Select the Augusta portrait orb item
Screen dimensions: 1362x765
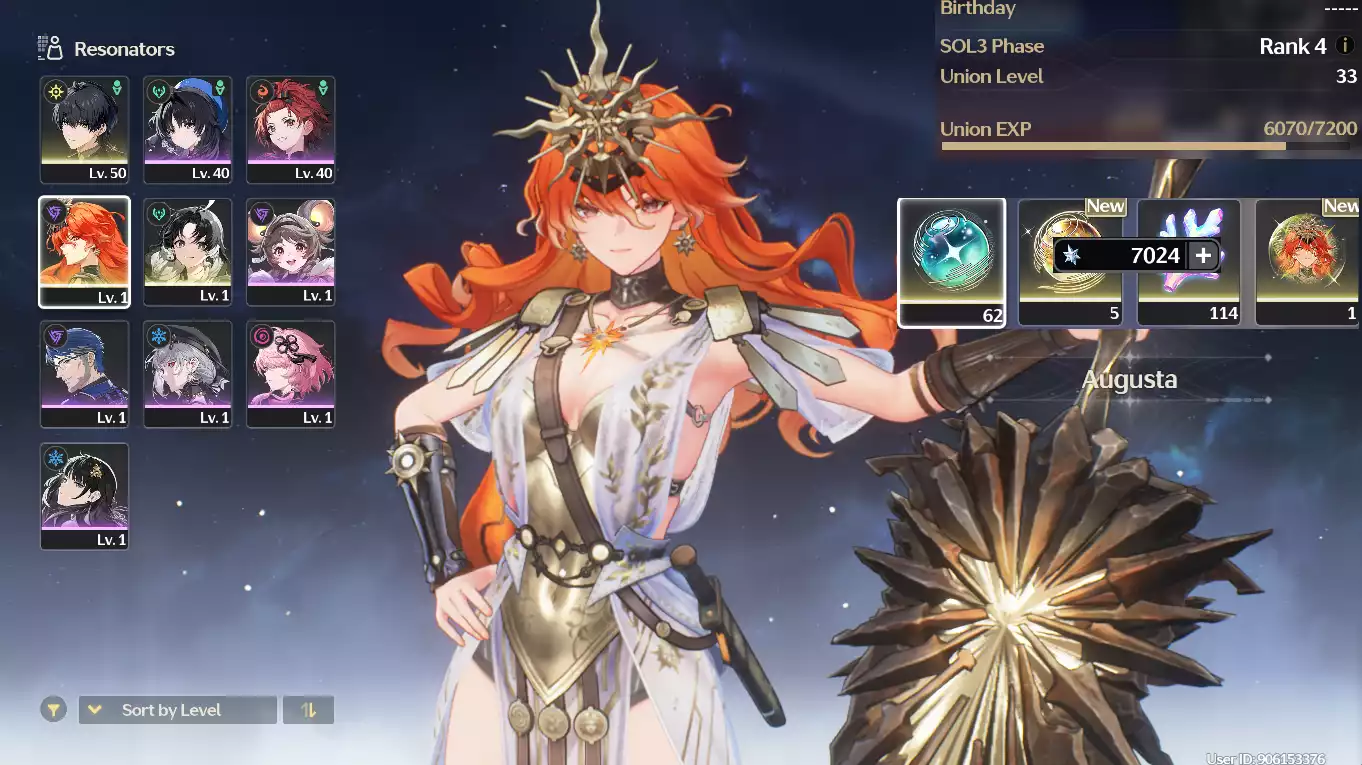pos(1308,262)
